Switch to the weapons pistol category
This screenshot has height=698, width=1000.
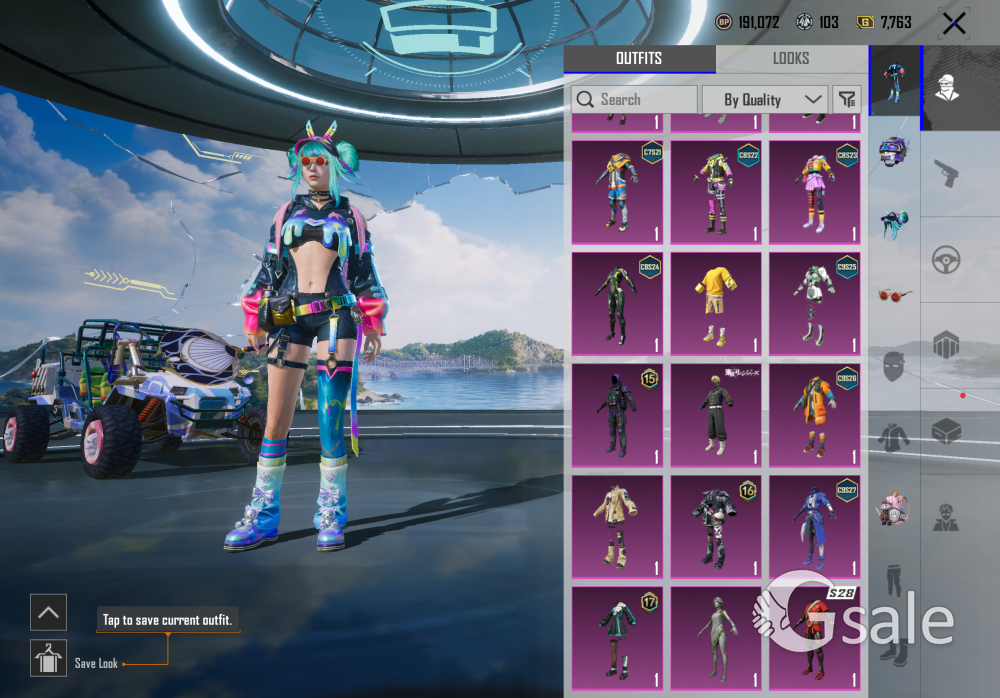(946, 174)
